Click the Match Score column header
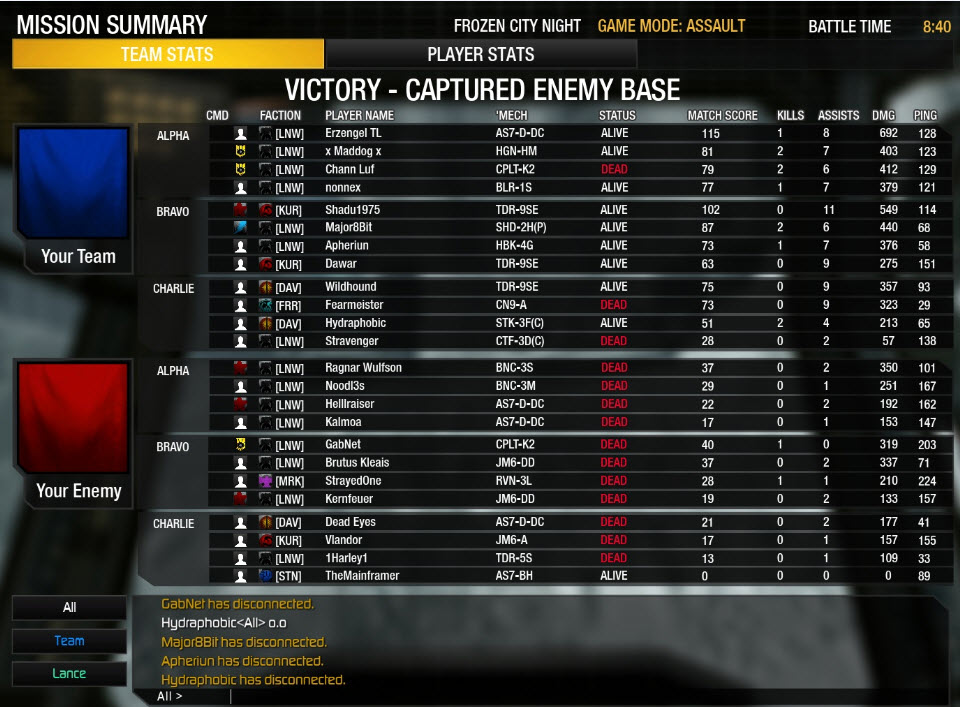Image resolution: width=960 pixels, height=707 pixels. point(722,116)
